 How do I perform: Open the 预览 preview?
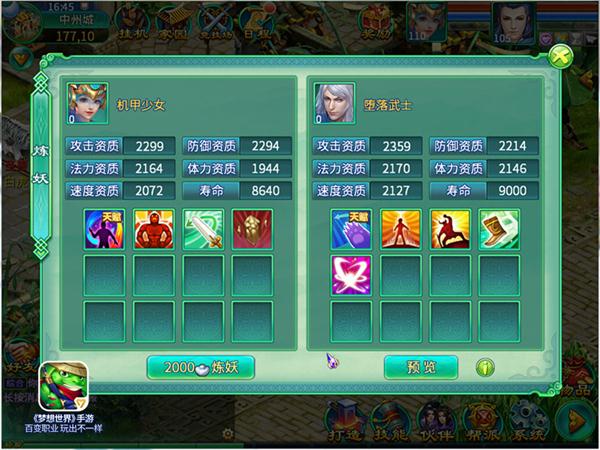(x=421, y=367)
